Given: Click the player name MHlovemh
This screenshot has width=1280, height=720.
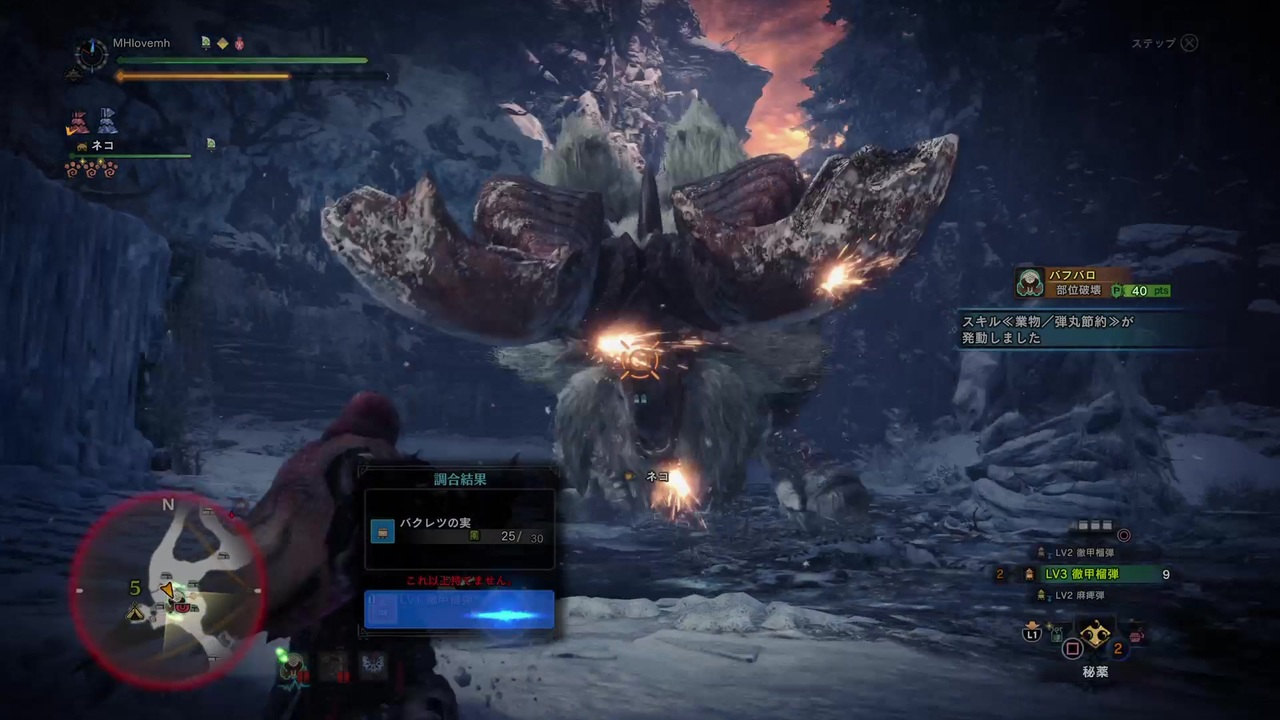Looking at the screenshot, I should pyautogui.click(x=141, y=44).
